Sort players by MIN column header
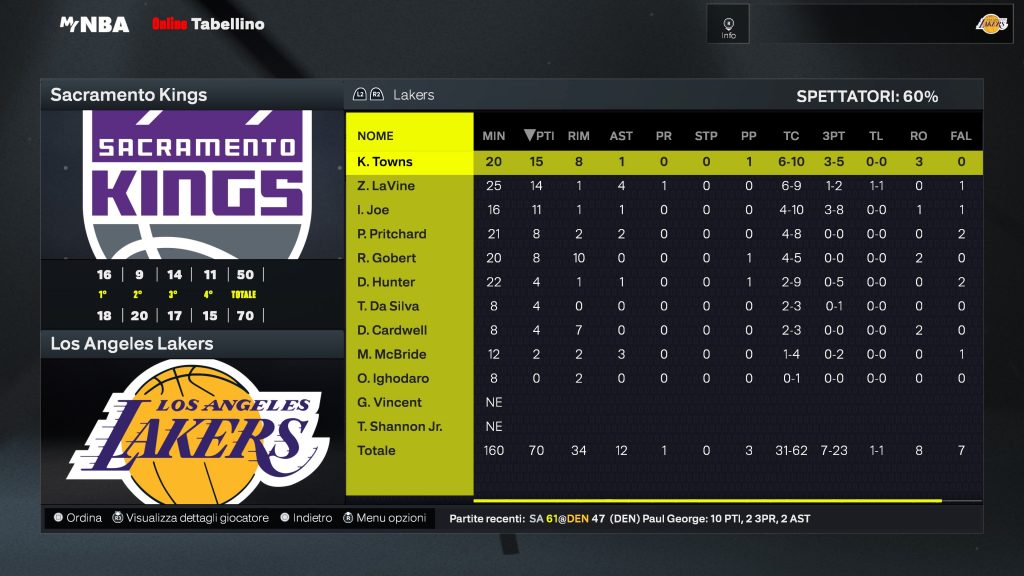 pos(494,136)
